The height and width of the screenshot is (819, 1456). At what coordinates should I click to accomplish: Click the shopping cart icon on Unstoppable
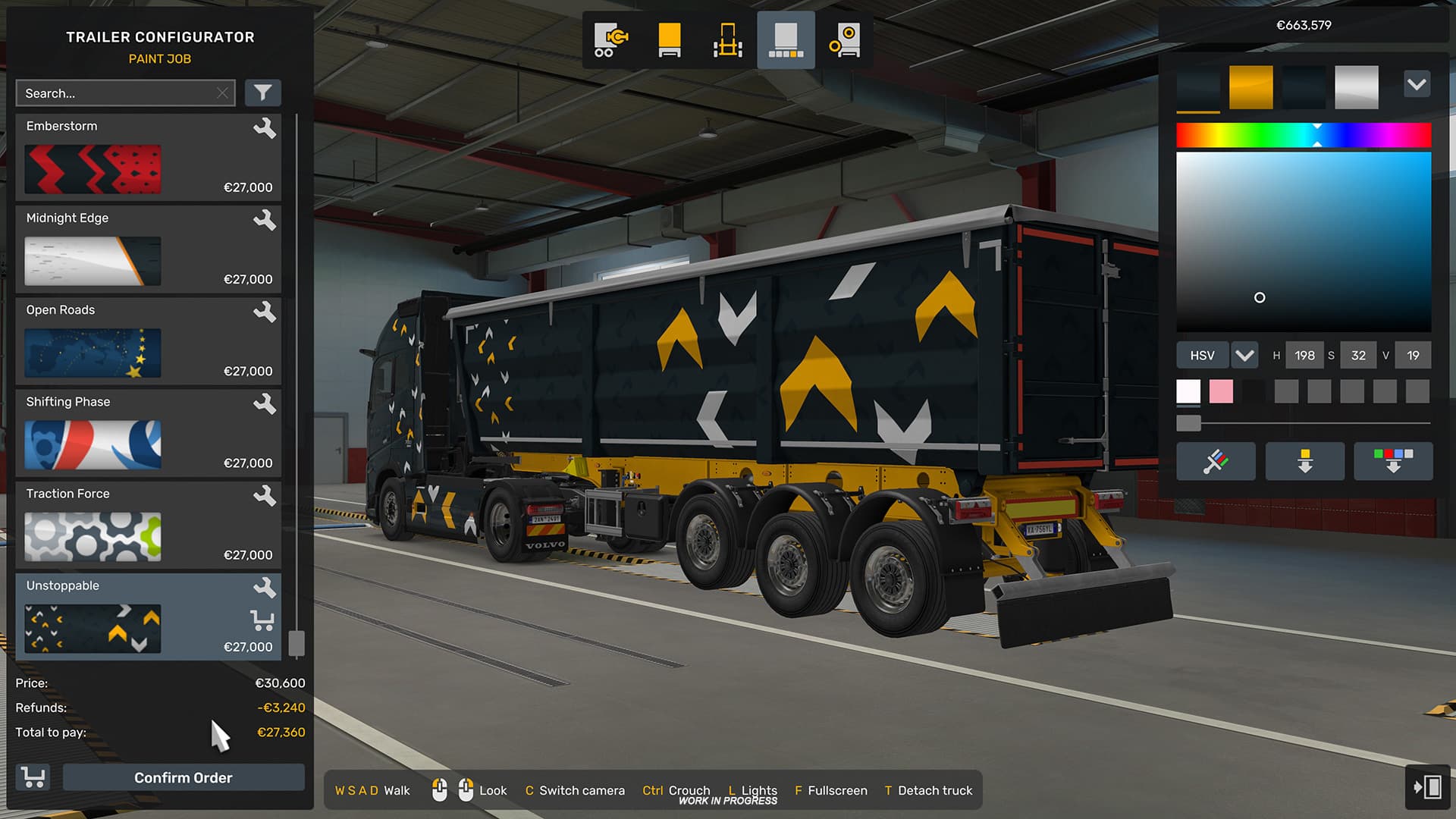pyautogui.click(x=263, y=620)
